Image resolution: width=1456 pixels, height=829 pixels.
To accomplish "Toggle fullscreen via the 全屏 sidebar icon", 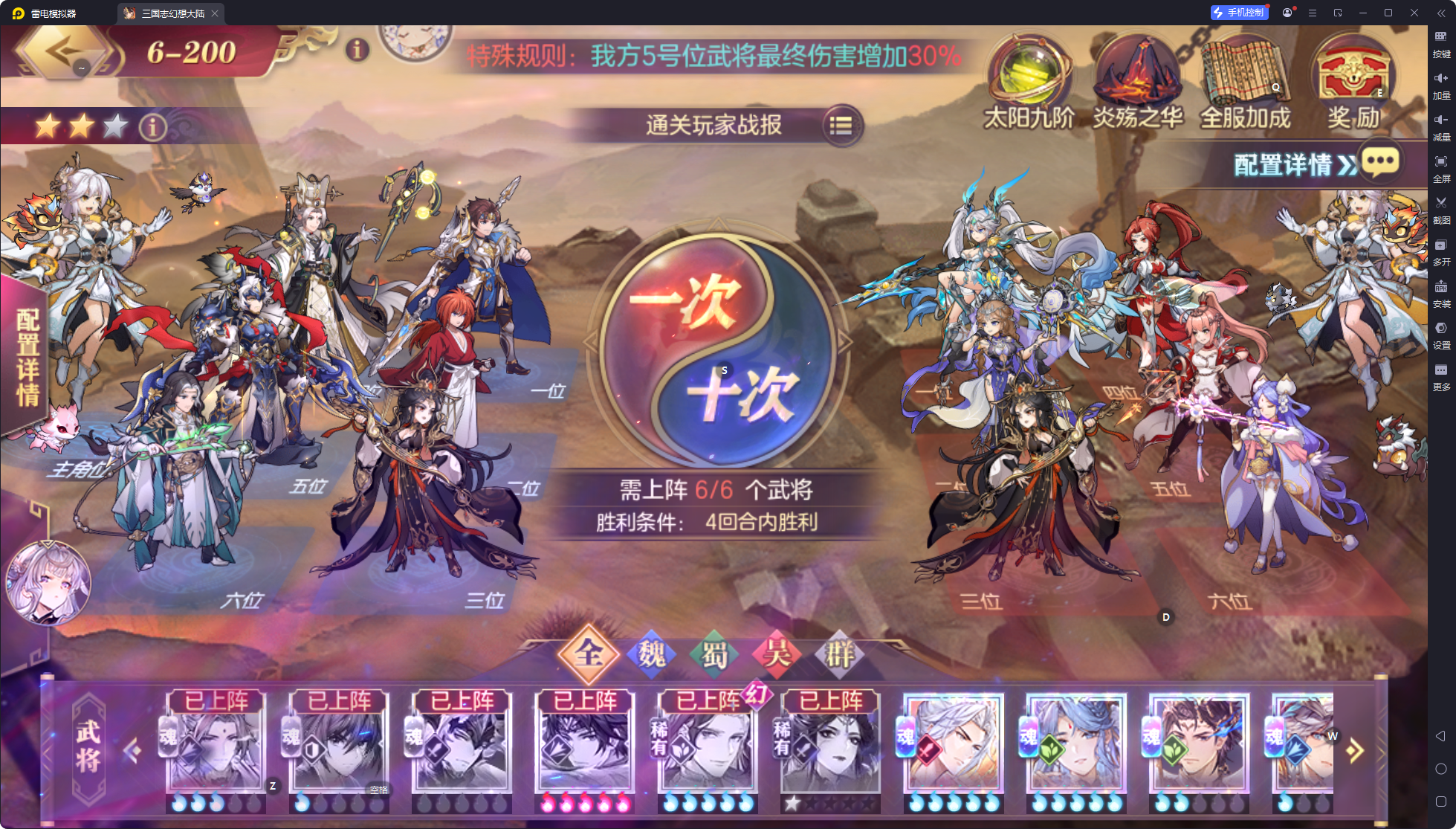I will (1440, 161).
